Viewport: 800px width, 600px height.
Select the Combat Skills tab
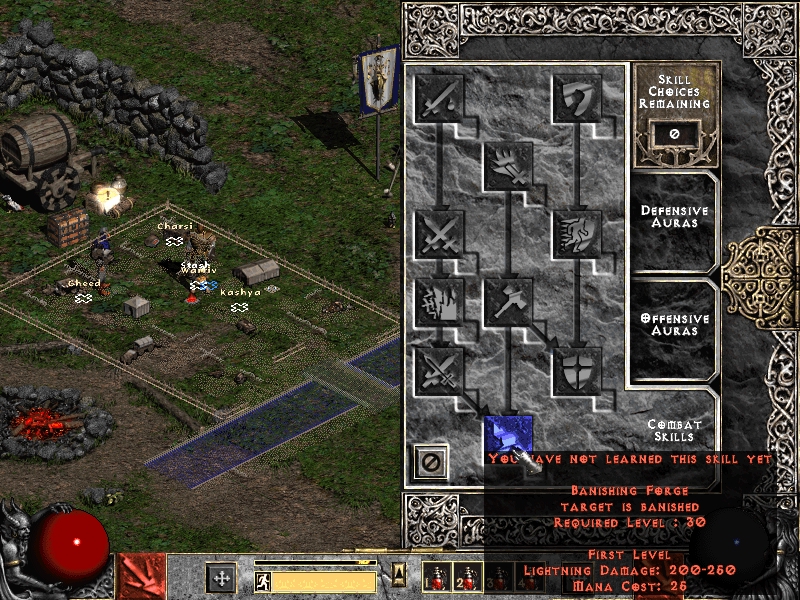(674, 430)
